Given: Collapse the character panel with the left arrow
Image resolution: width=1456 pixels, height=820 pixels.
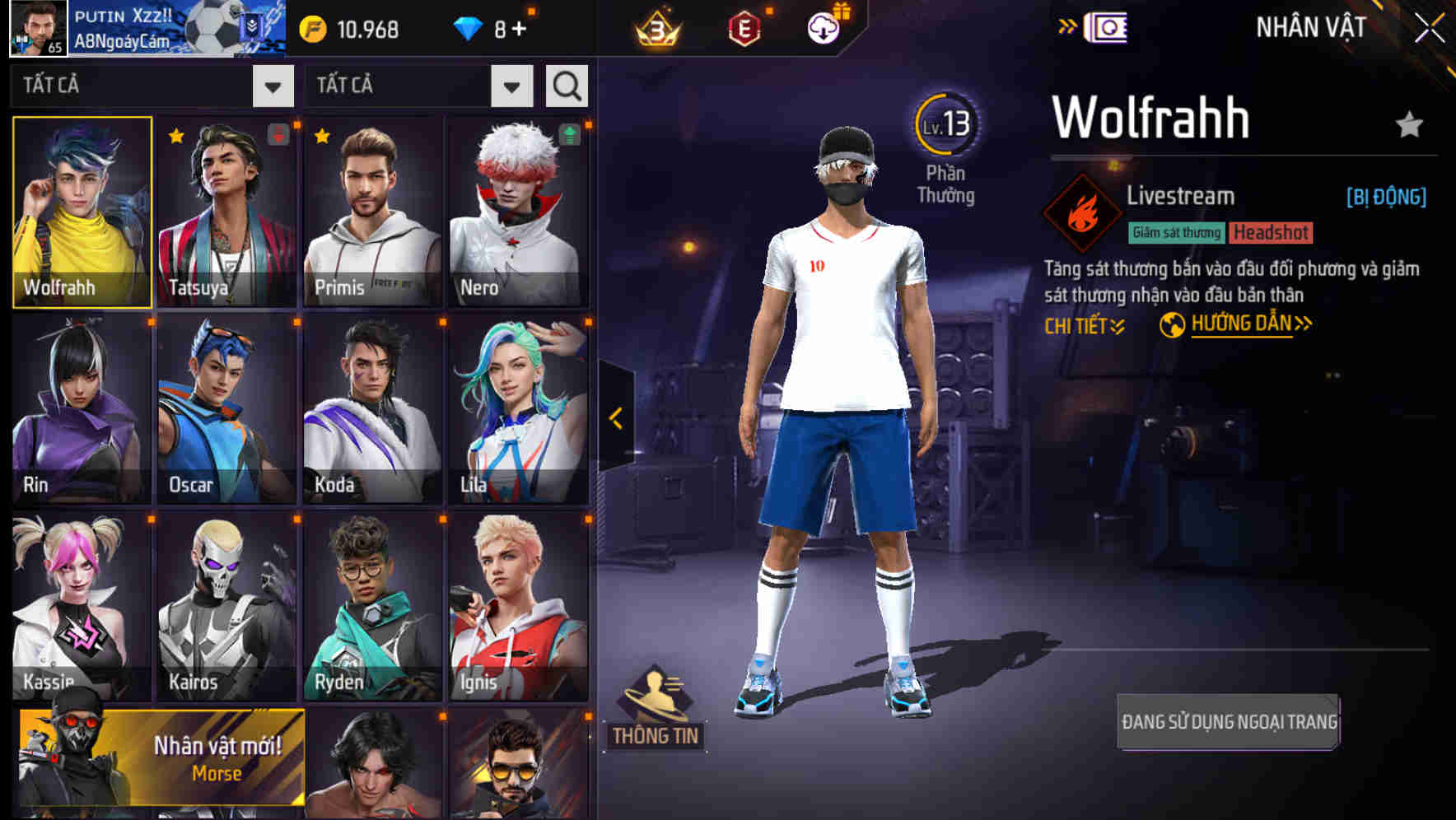Looking at the screenshot, I should [x=614, y=416].
